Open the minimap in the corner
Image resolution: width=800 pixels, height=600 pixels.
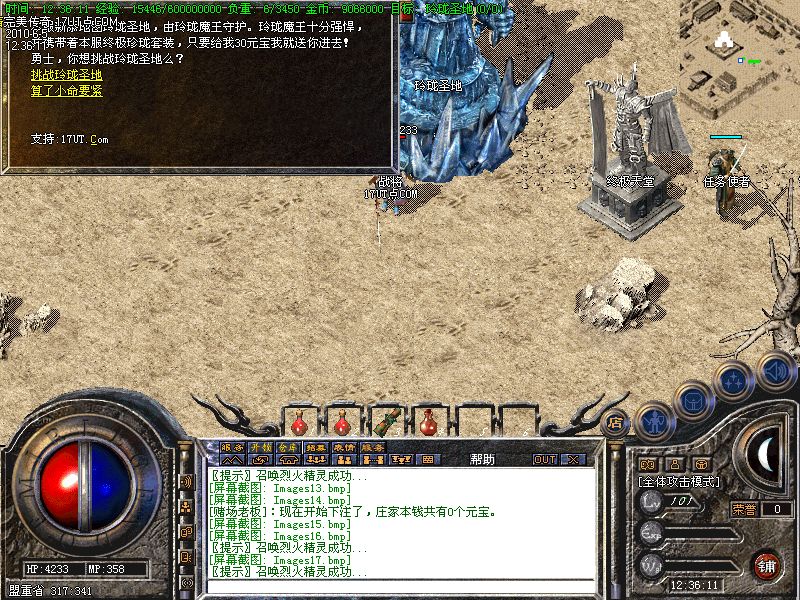pos(740,50)
